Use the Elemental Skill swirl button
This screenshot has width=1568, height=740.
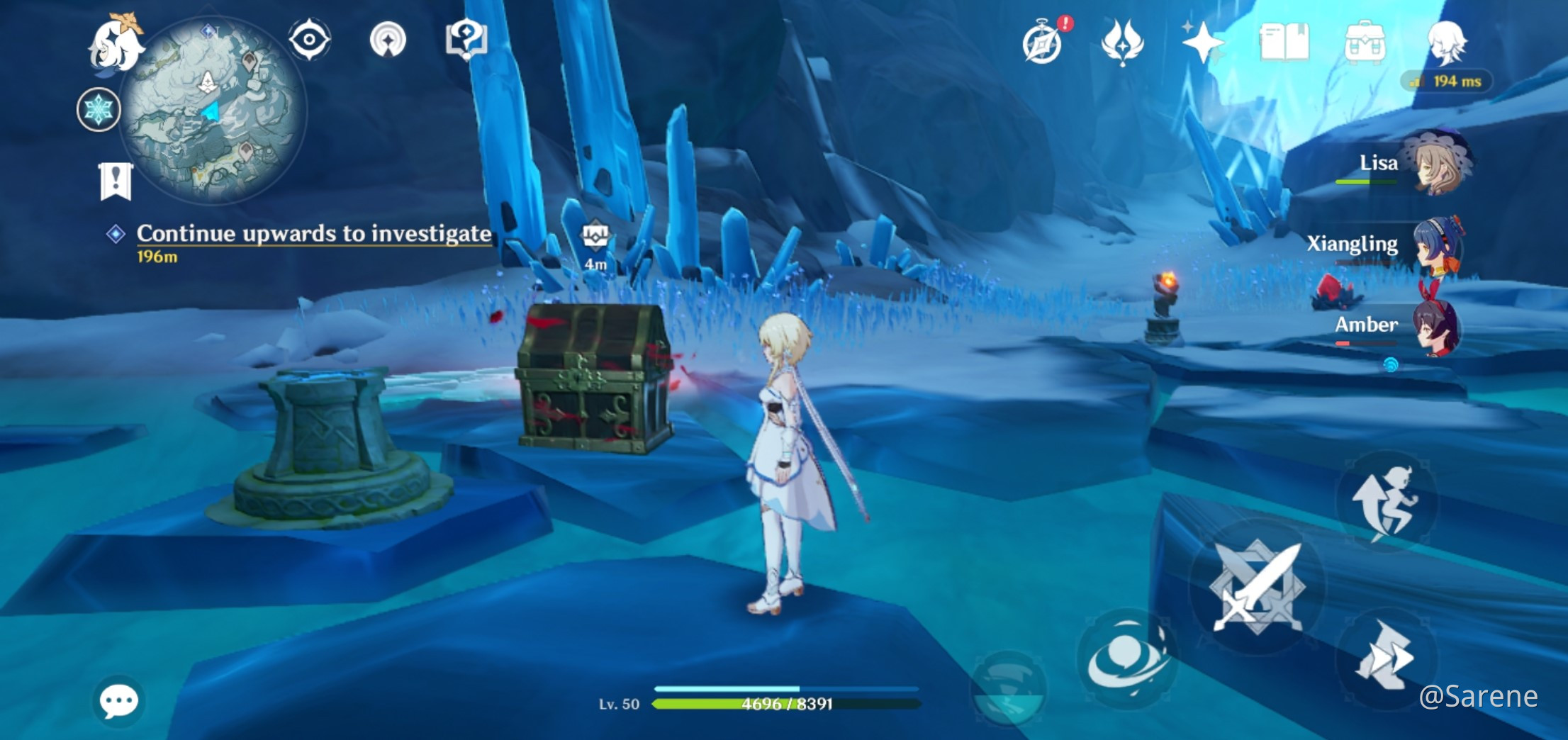(1126, 658)
